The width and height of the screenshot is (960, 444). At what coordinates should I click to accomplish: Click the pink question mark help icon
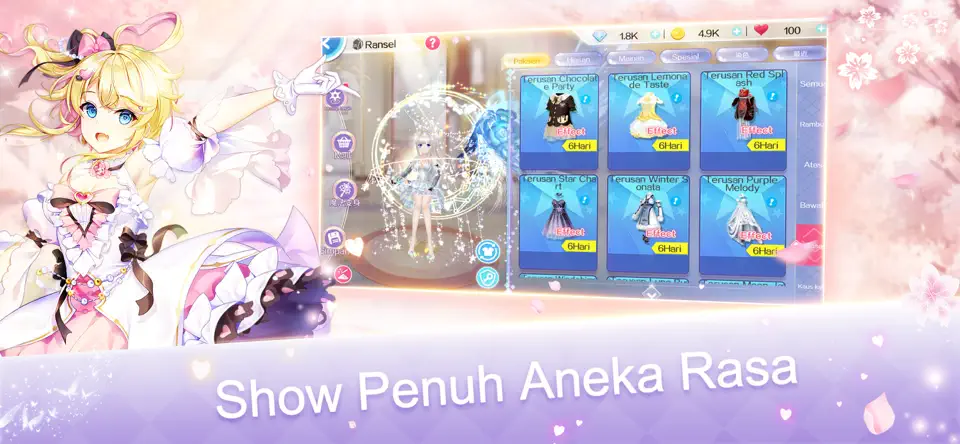click(x=432, y=44)
